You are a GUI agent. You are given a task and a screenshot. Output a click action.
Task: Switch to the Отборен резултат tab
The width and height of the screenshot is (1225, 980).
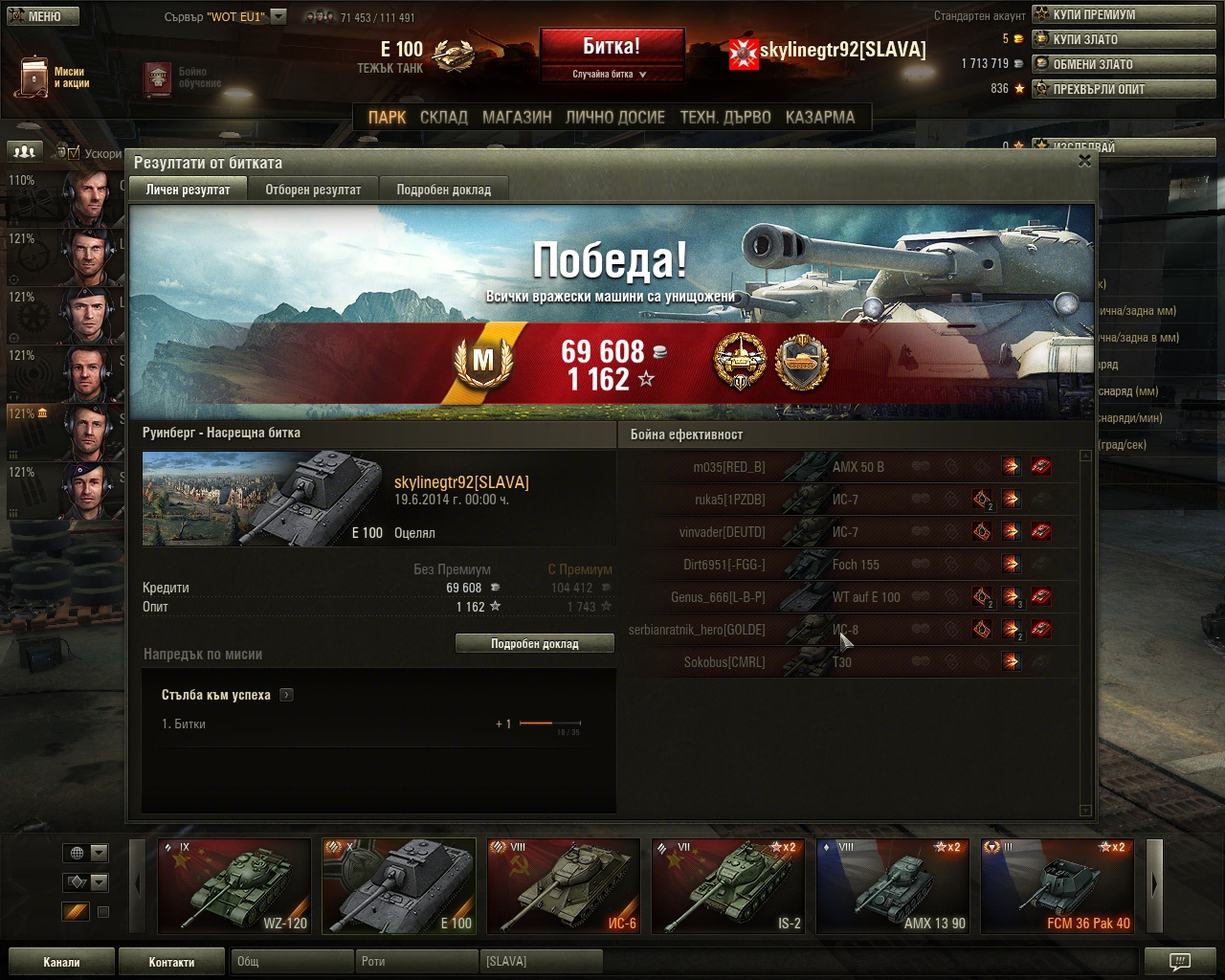[x=313, y=189]
